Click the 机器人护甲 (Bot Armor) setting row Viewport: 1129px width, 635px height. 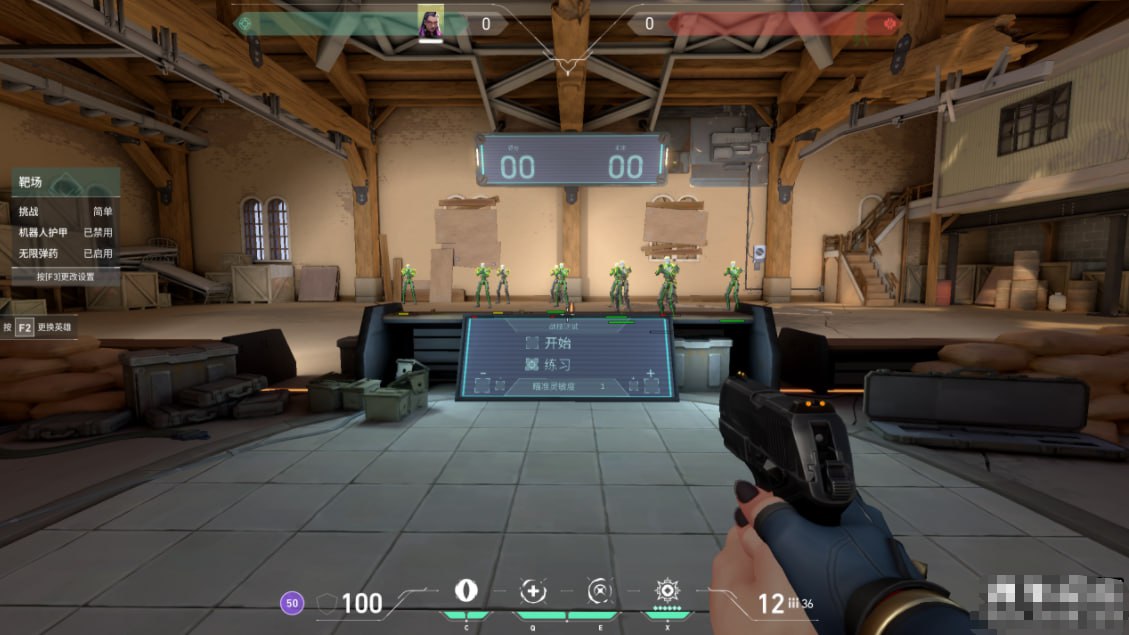click(x=65, y=233)
